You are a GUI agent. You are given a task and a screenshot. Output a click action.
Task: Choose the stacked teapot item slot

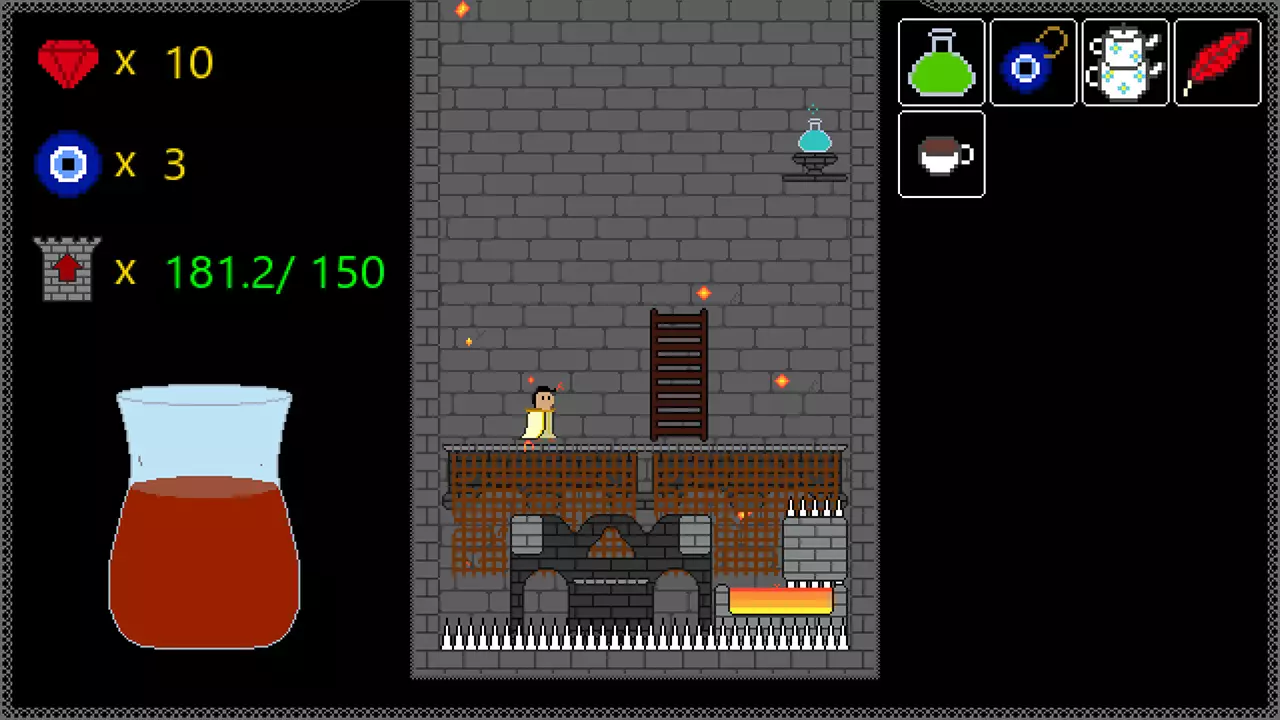(x=1125, y=62)
